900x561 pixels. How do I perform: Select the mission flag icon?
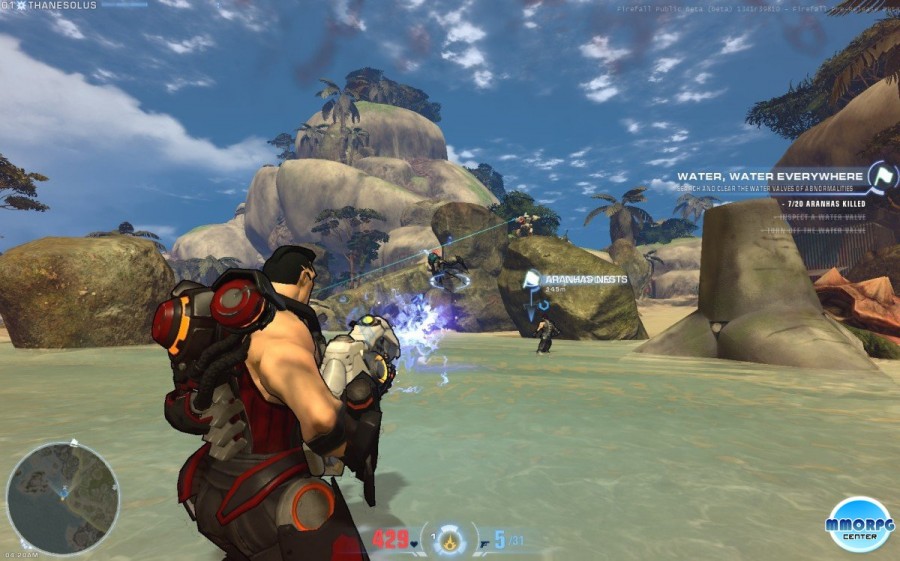point(882,177)
